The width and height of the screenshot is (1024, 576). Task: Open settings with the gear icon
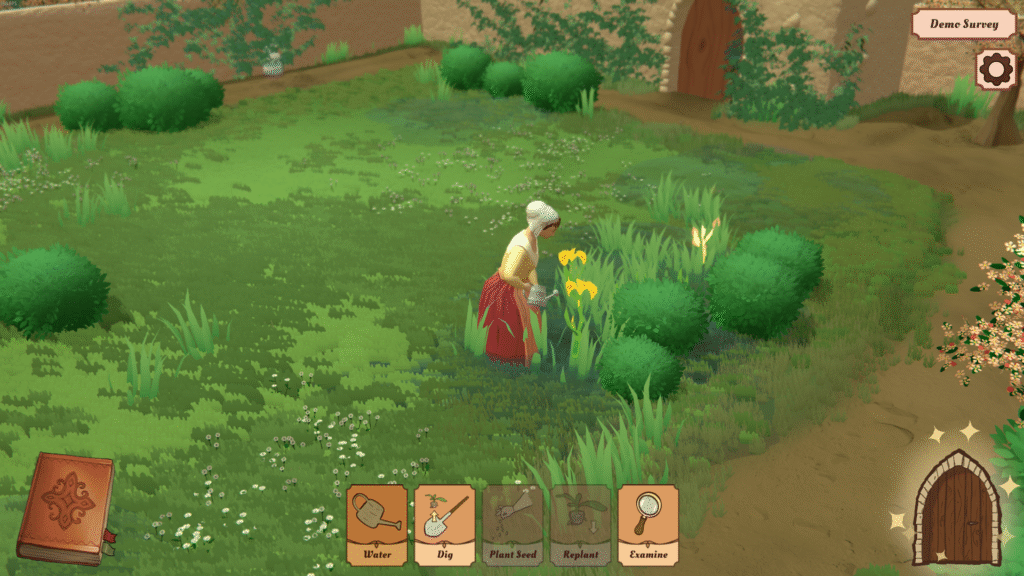pos(995,70)
